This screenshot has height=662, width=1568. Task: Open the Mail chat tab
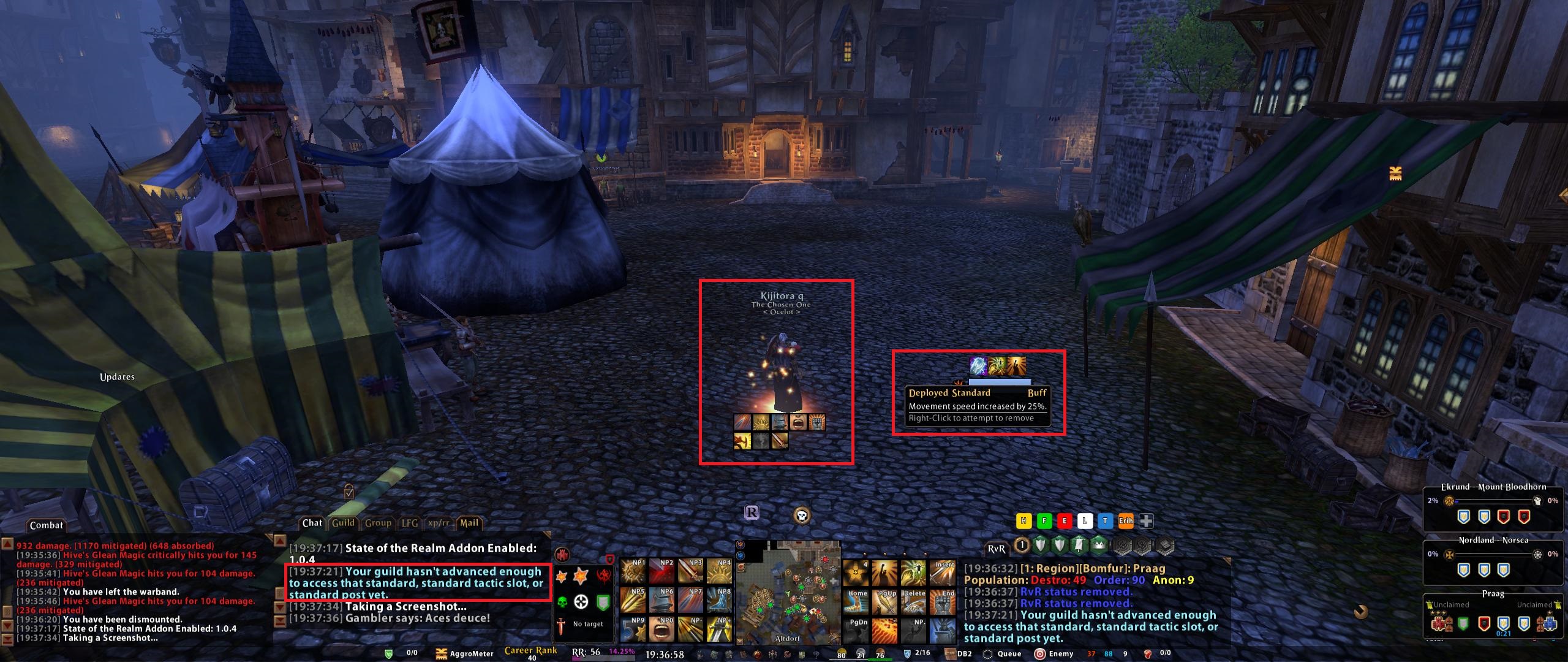coord(469,523)
